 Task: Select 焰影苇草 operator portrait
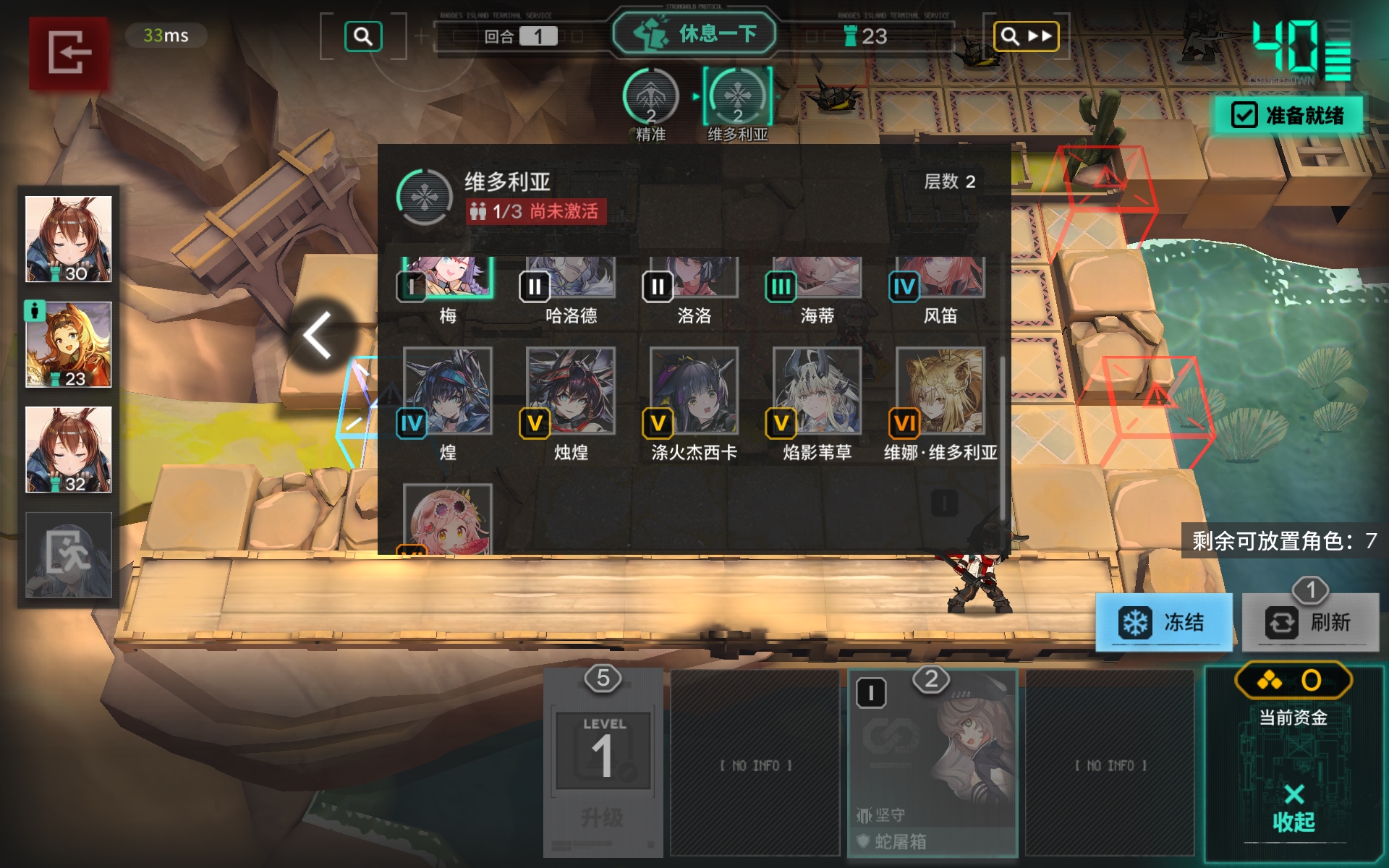[x=817, y=391]
